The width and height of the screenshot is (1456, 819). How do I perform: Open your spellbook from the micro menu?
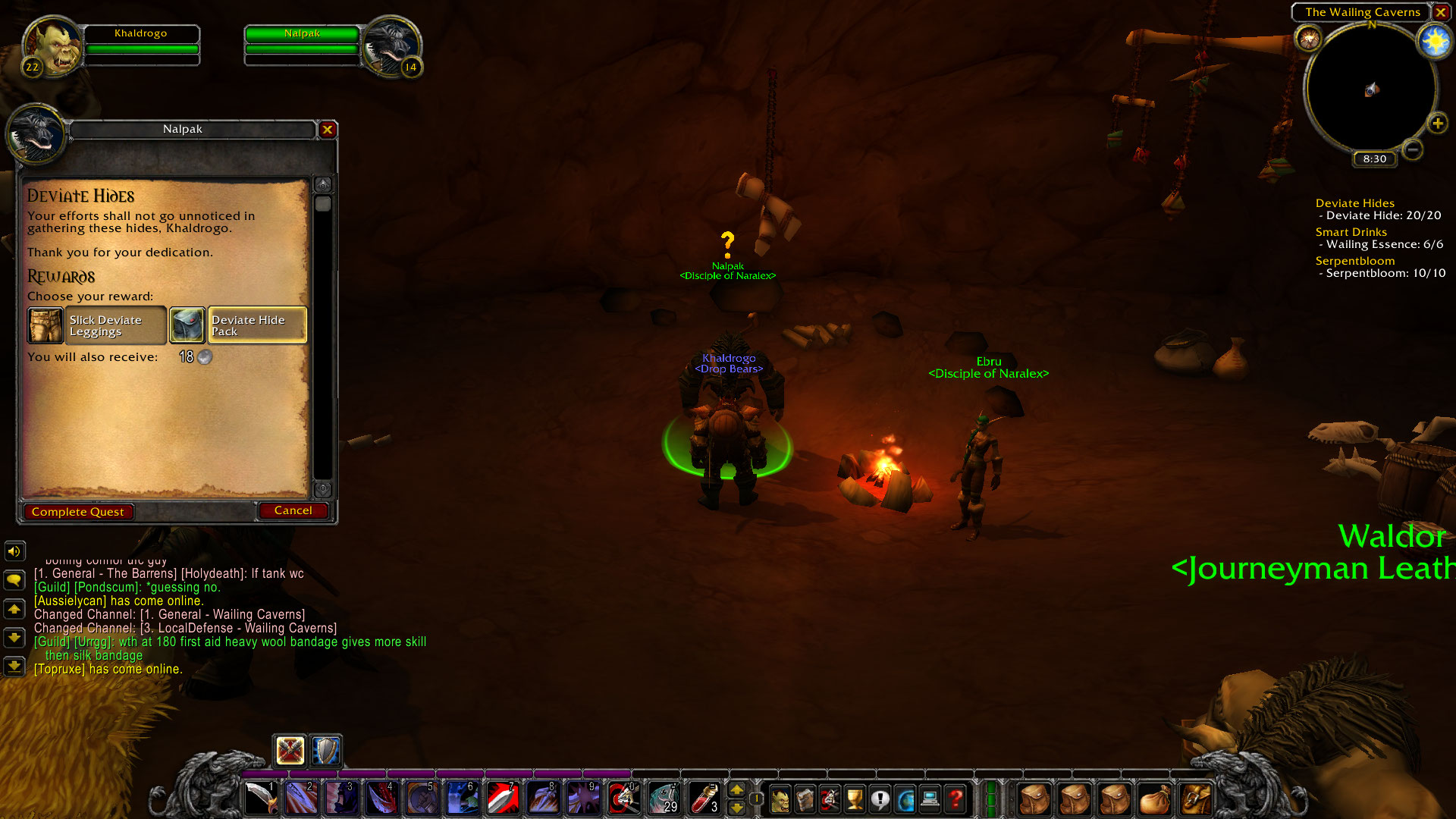(x=804, y=798)
